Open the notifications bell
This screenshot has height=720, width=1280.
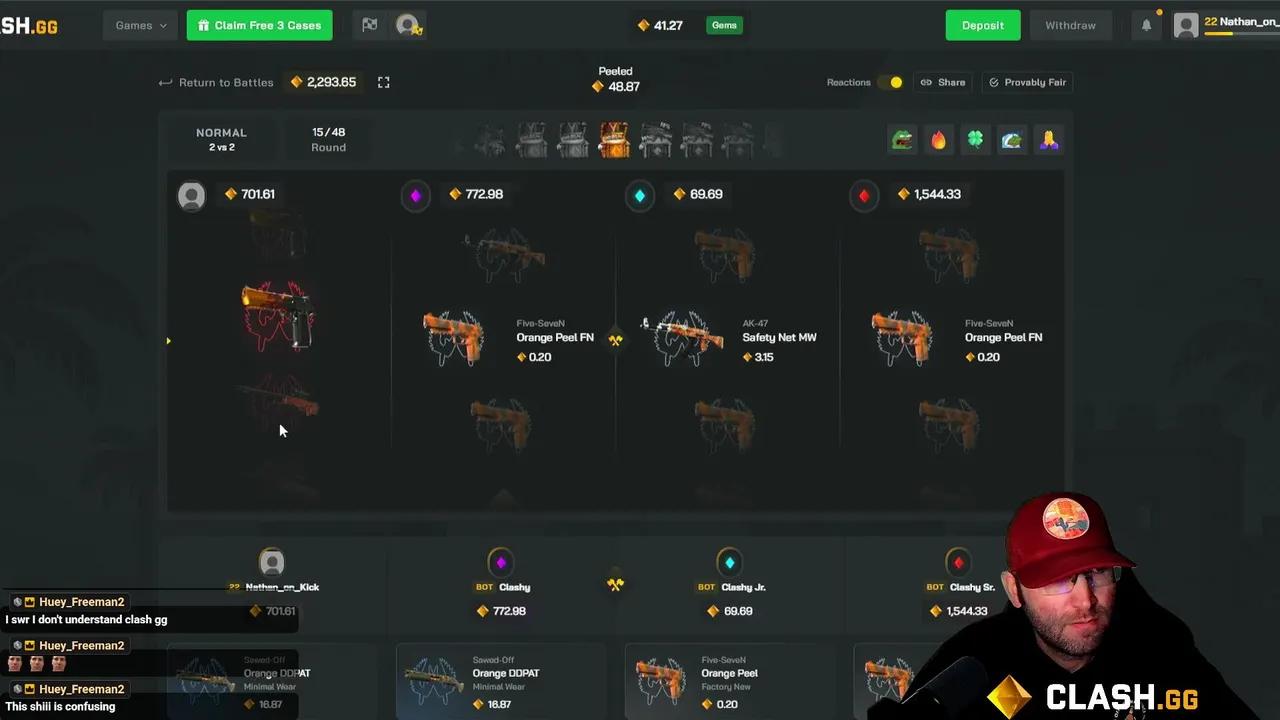point(1146,24)
